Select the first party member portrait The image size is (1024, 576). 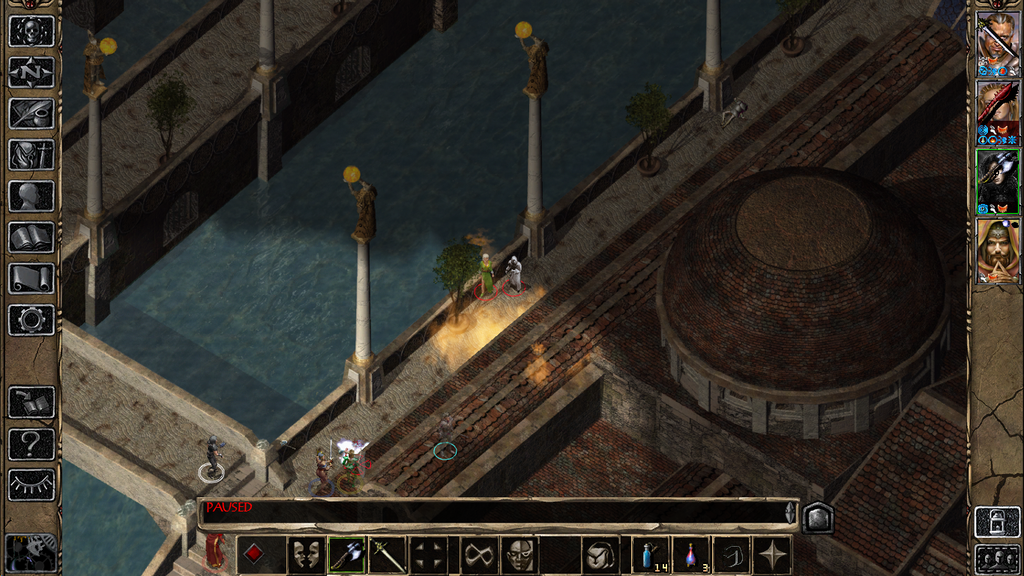coord(997,44)
